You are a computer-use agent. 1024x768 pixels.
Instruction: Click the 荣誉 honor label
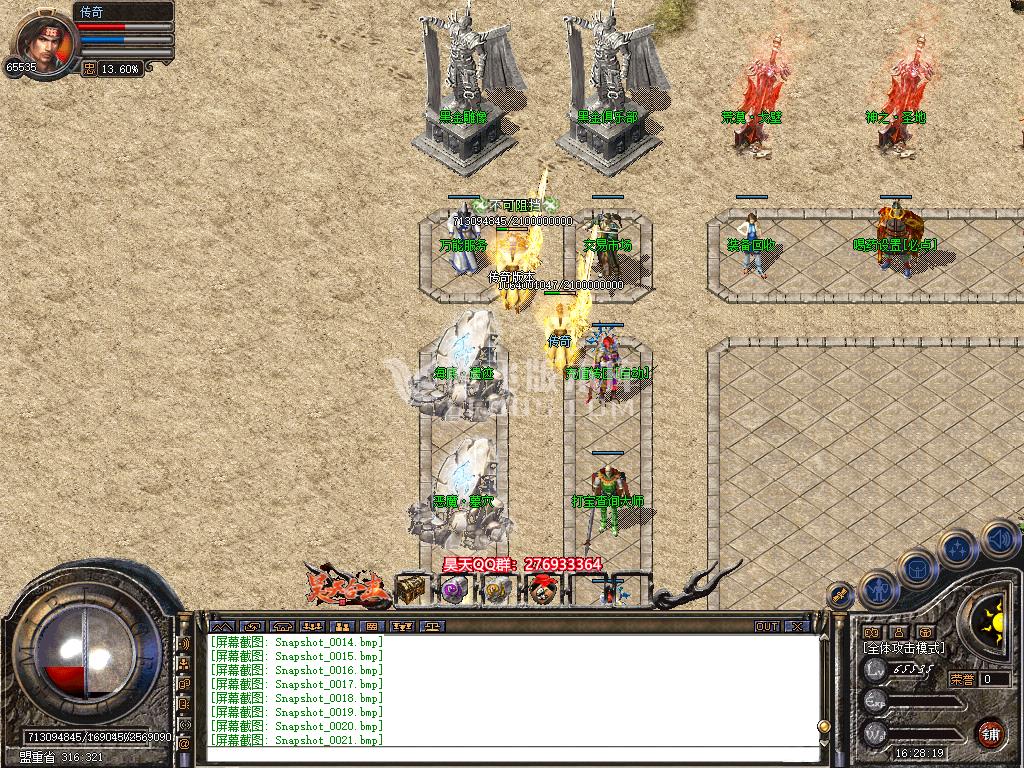click(x=961, y=679)
